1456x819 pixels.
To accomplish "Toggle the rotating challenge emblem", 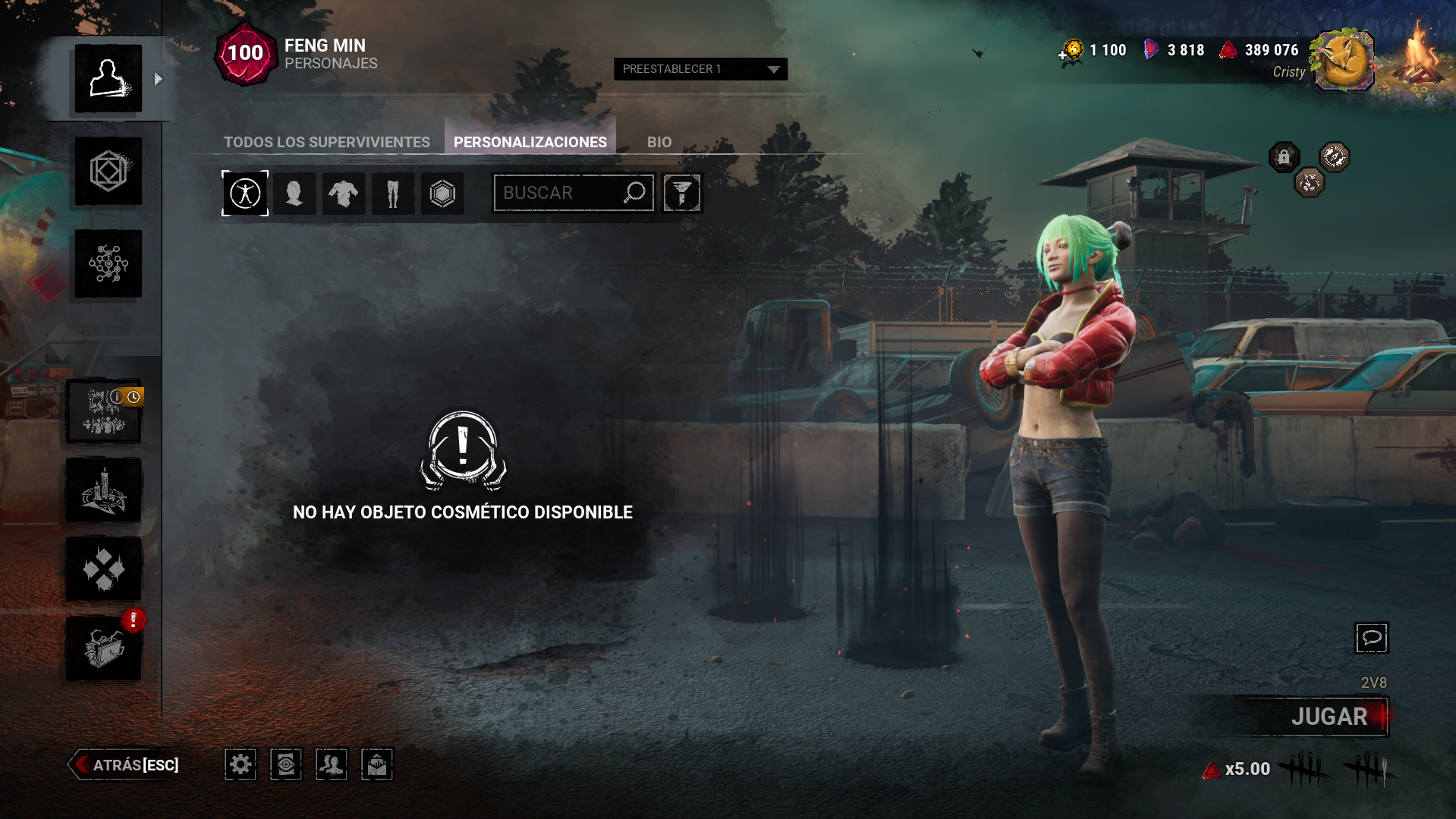I will coord(1333,156).
